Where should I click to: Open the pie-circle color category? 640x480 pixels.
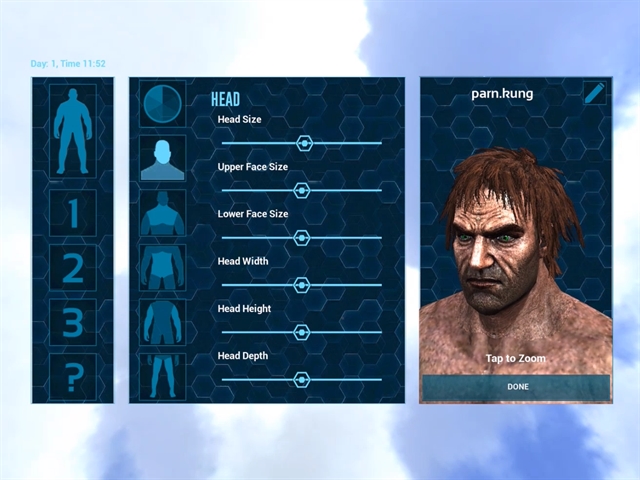[x=162, y=104]
